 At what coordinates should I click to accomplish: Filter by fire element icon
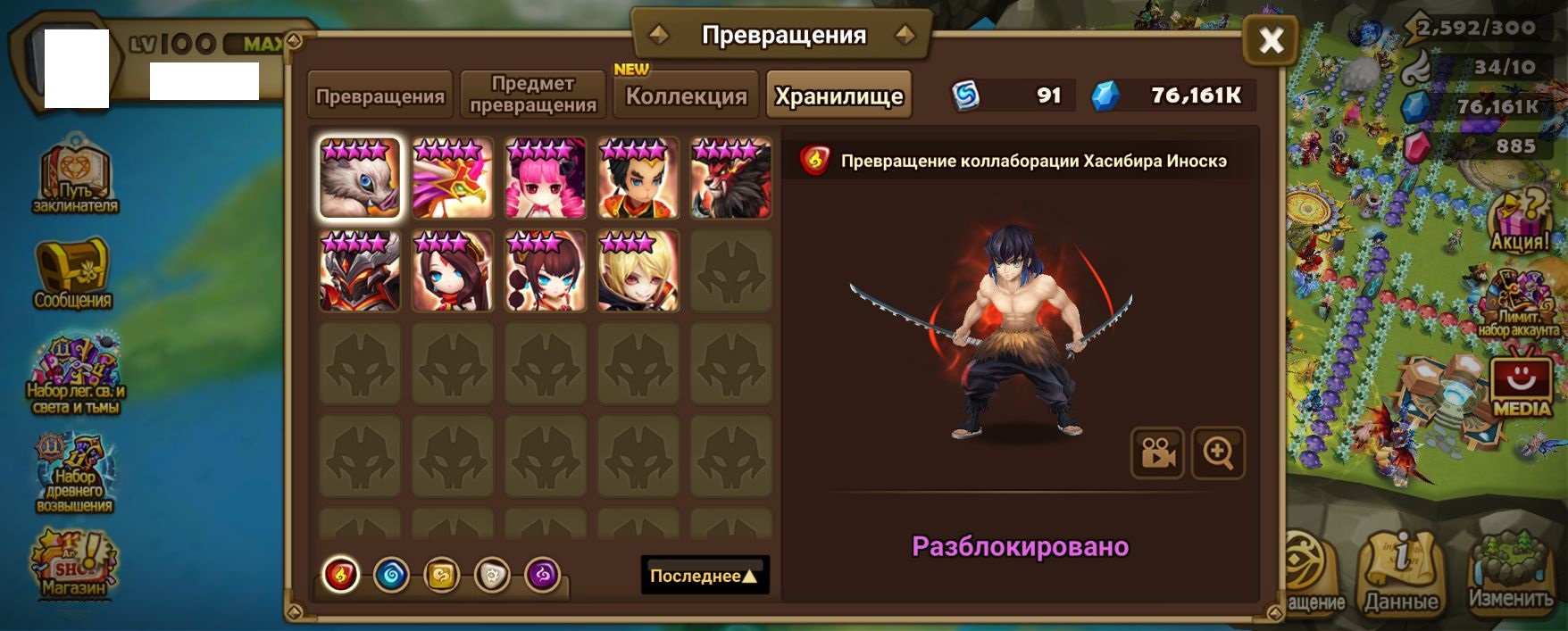340,575
